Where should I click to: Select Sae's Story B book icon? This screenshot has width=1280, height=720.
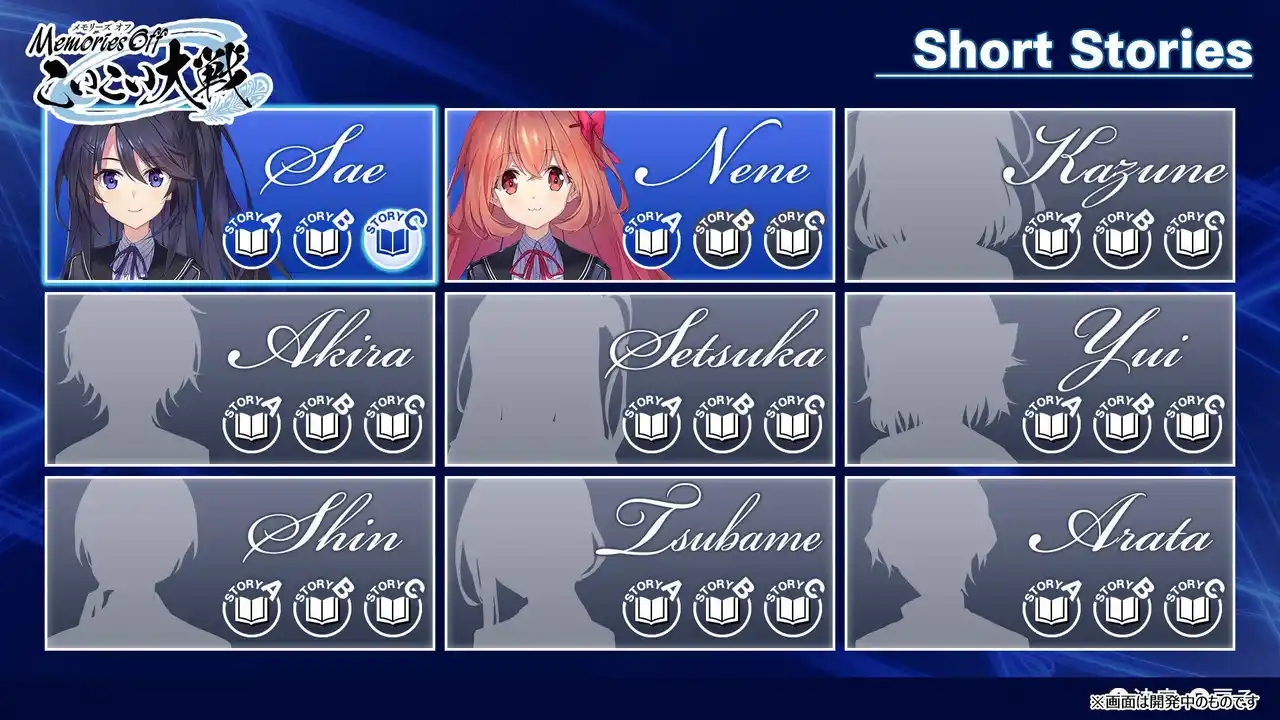(x=322, y=242)
